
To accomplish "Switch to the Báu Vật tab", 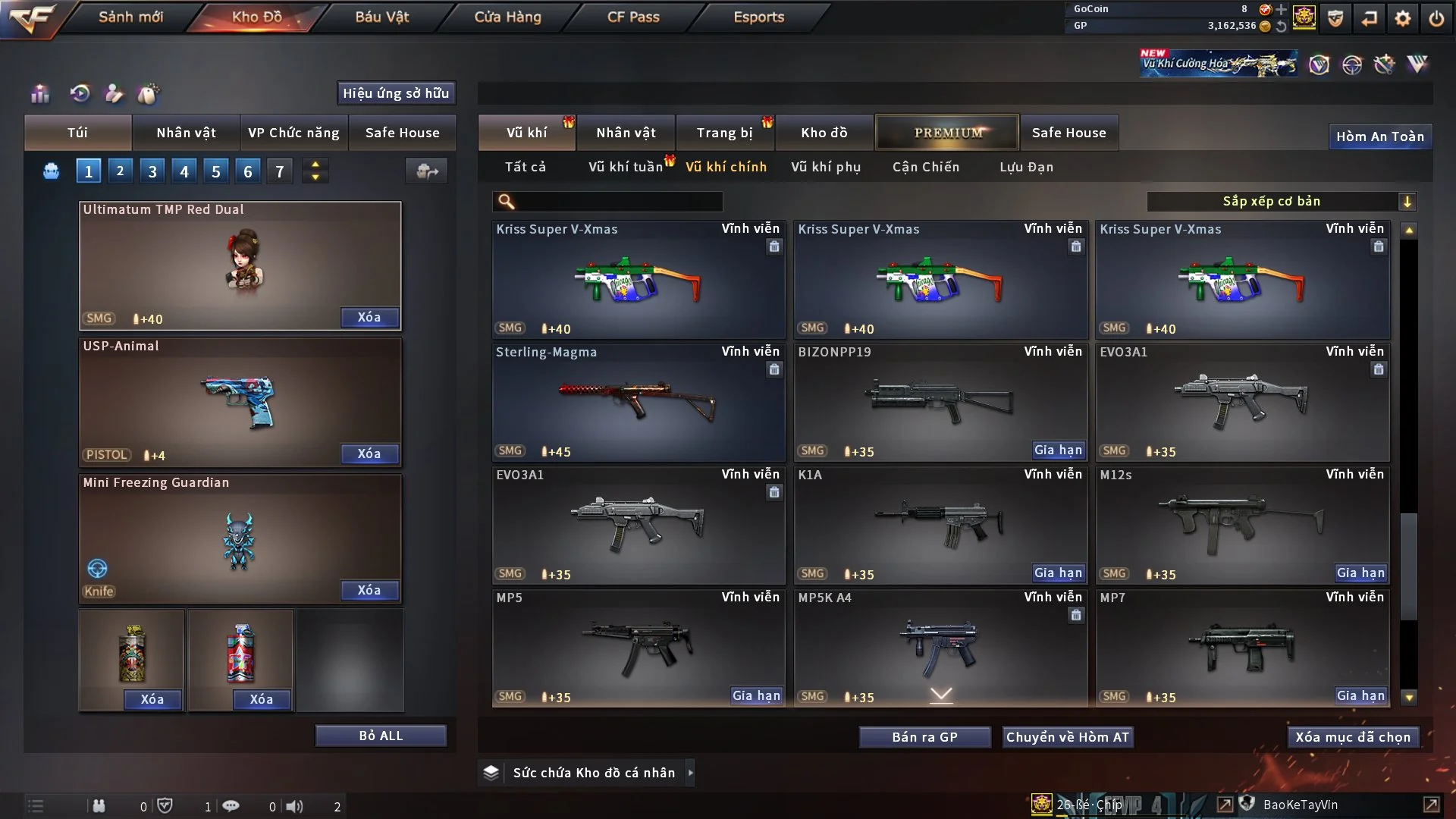I will (x=381, y=17).
